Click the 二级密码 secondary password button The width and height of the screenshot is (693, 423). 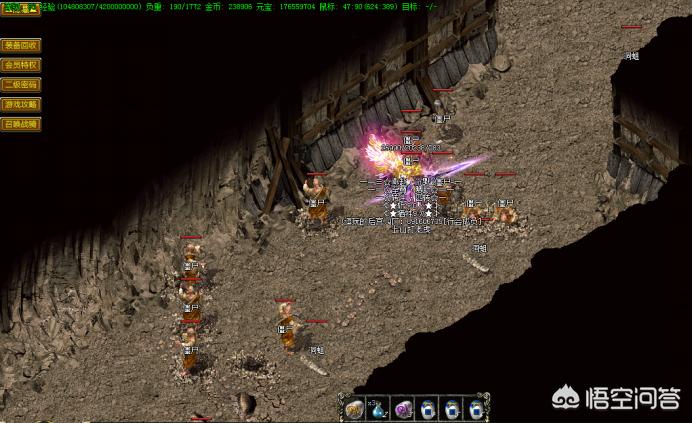(21, 85)
